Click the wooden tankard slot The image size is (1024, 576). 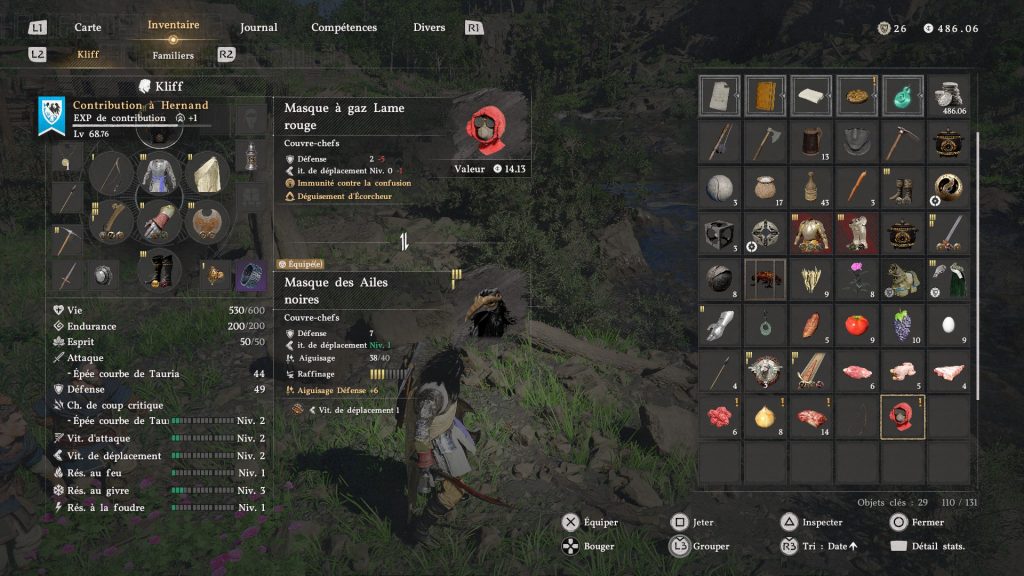coord(809,142)
